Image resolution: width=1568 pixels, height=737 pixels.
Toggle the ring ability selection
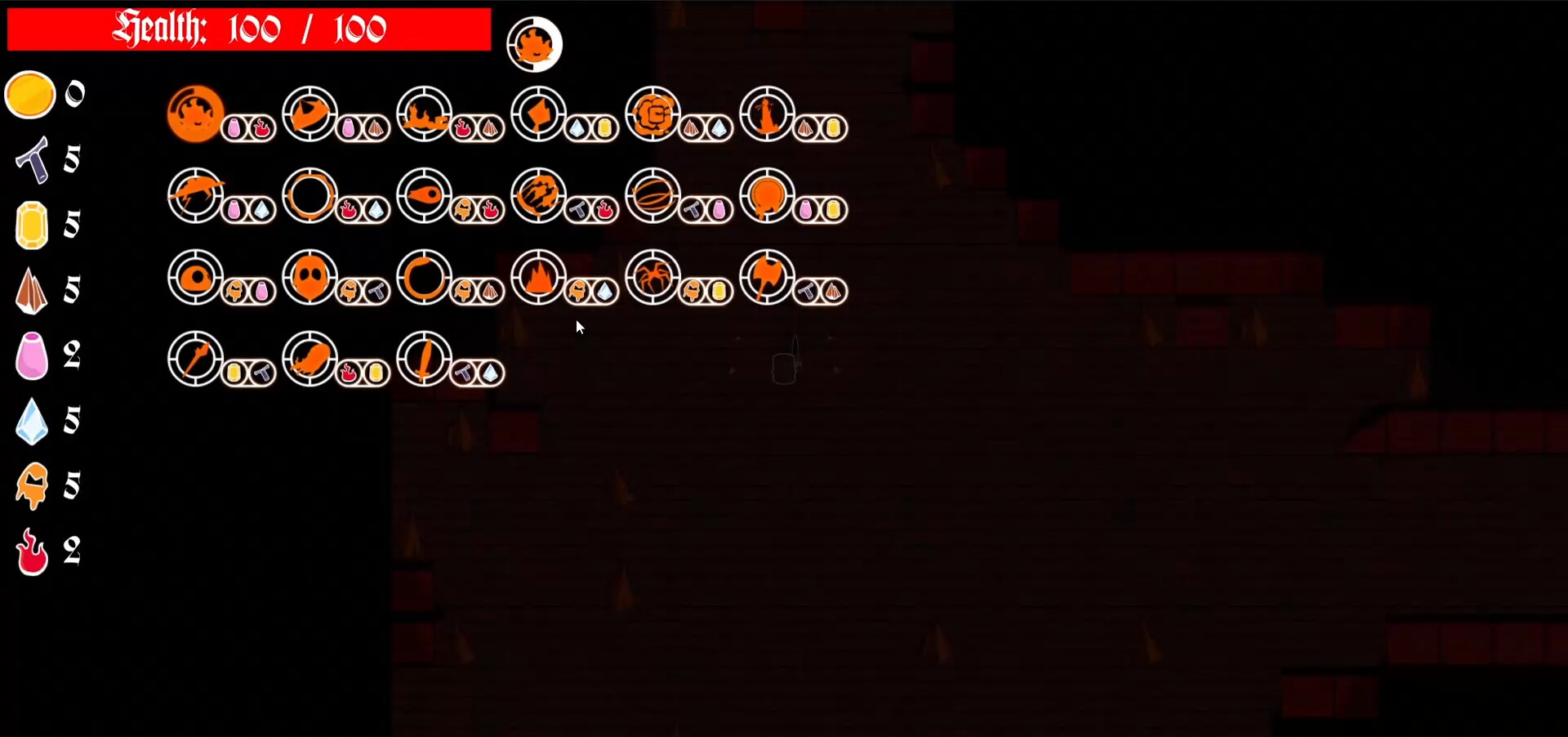tap(310, 196)
